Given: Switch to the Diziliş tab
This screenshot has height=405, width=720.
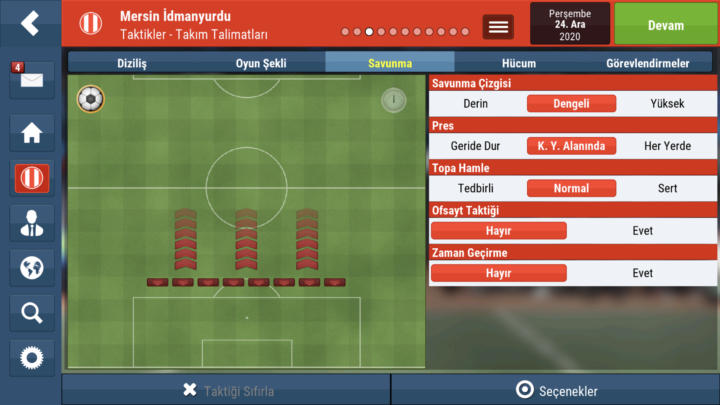Looking at the screenshot, I should click(133, 63).
